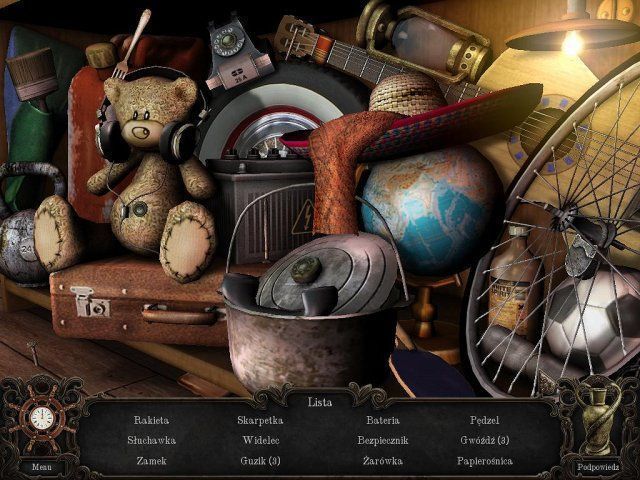The image size is (640, 480).
Task: Use the Podpowiedź hint button
Action: tap(597, 466)
